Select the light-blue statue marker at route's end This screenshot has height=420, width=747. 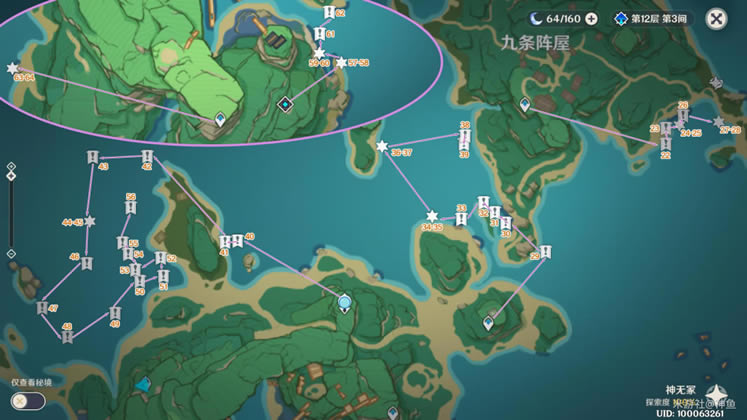[345, 302]
